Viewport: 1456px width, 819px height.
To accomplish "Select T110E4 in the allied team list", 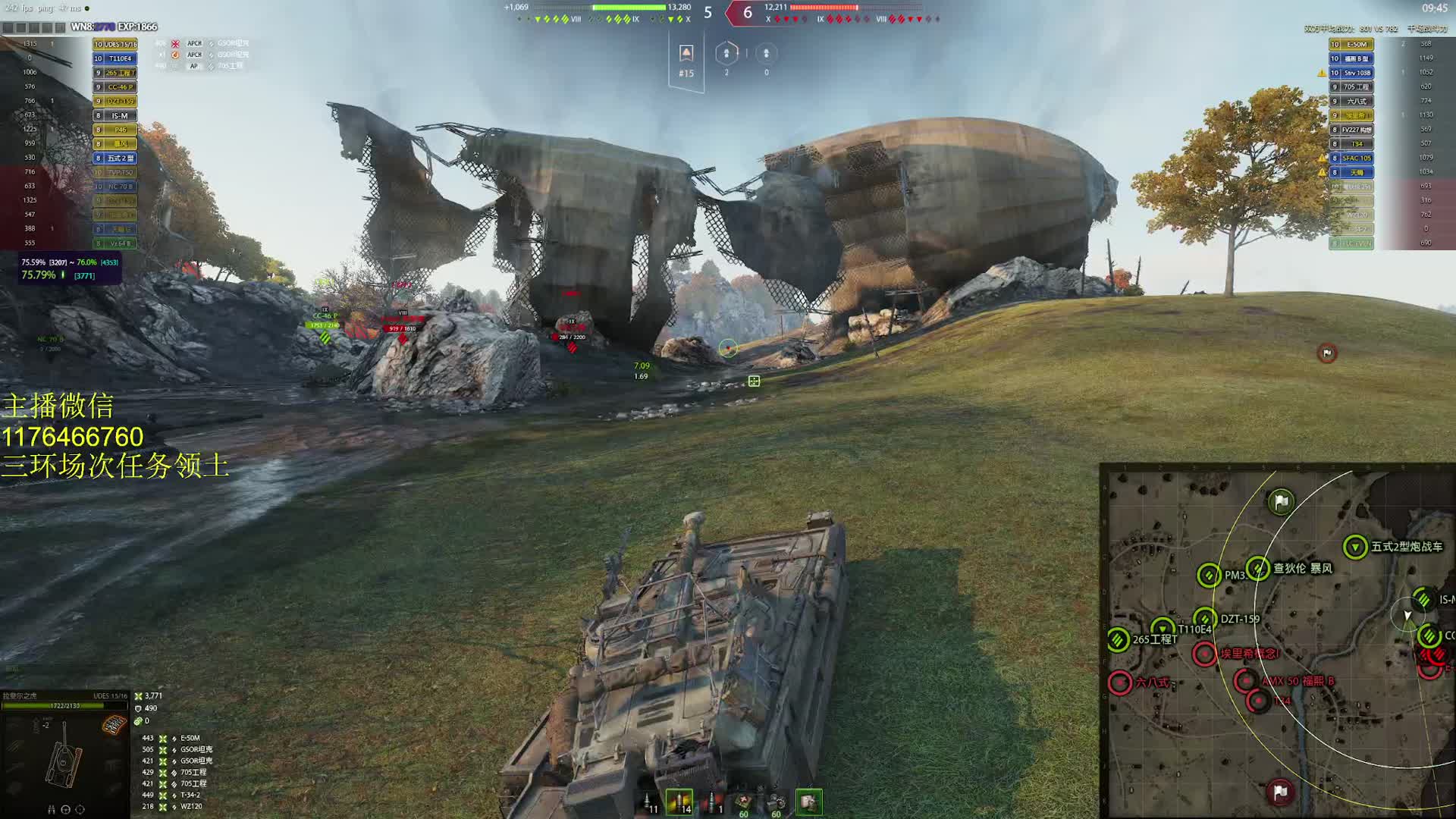I will coord(119,58).
